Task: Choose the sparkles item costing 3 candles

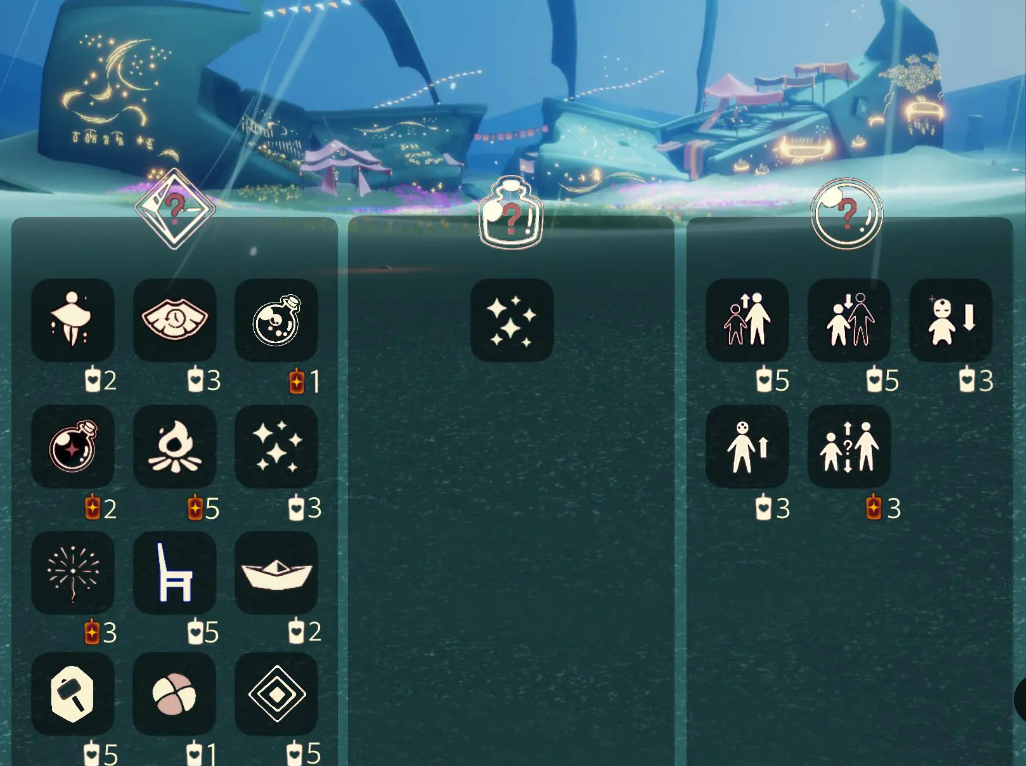Action: [x=276, y=447]
